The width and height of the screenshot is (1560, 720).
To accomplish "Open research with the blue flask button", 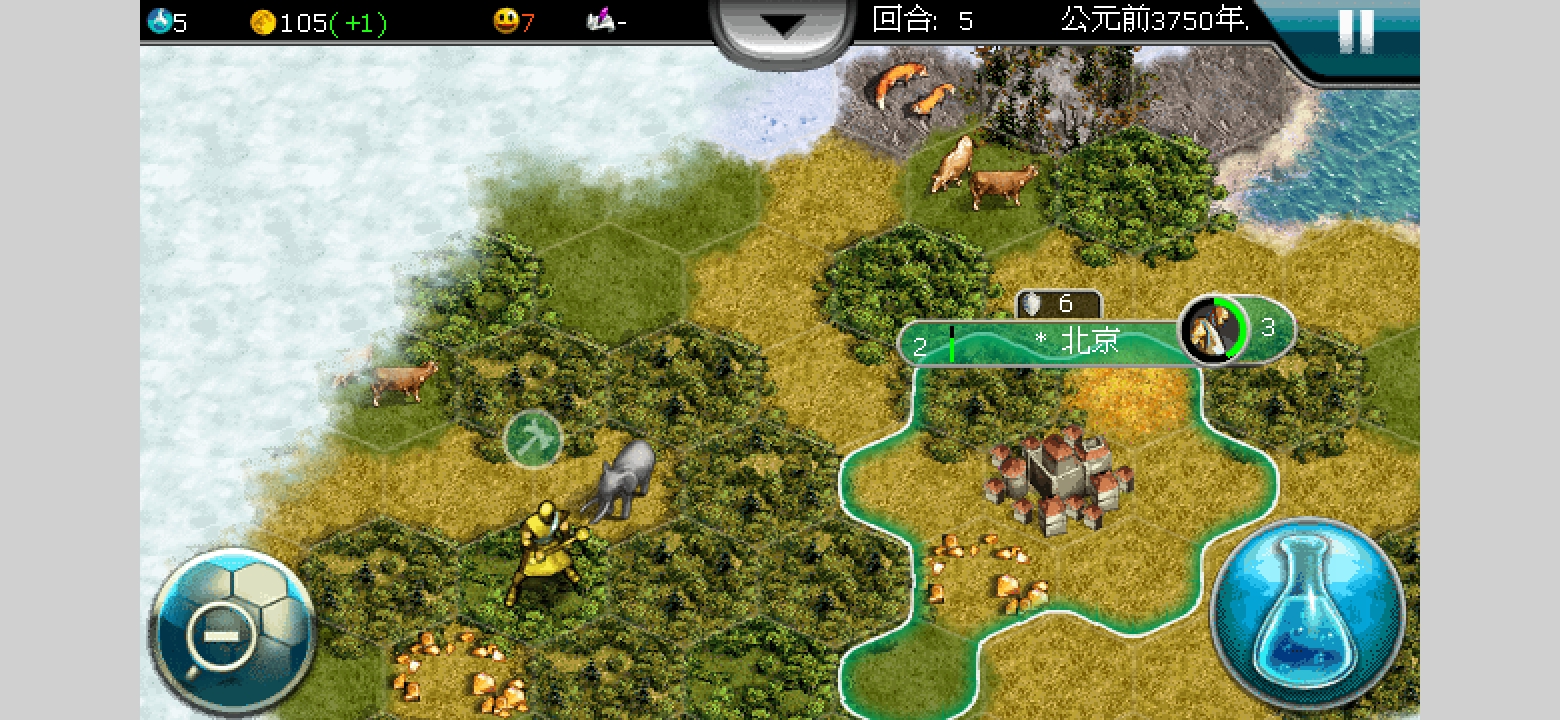I will (x=1307, y=612).
